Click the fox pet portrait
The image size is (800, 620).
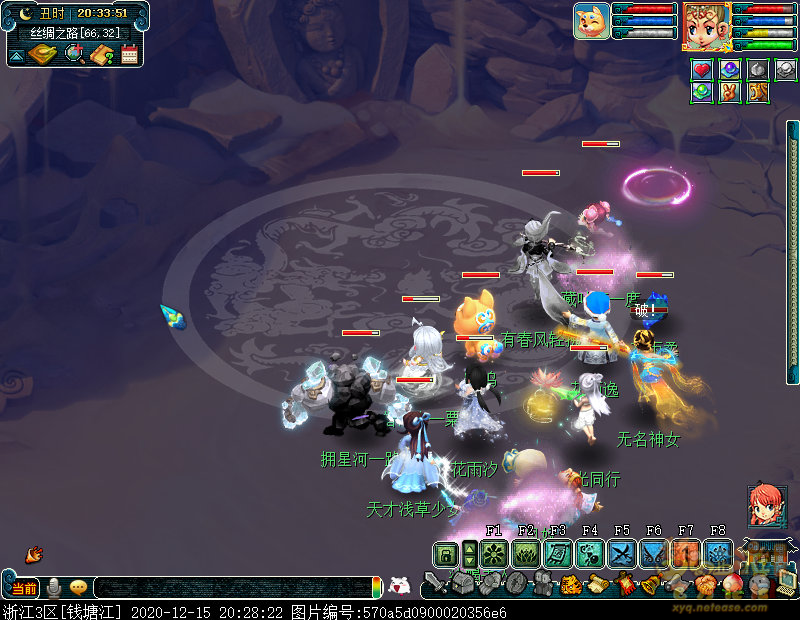point(591,21)
